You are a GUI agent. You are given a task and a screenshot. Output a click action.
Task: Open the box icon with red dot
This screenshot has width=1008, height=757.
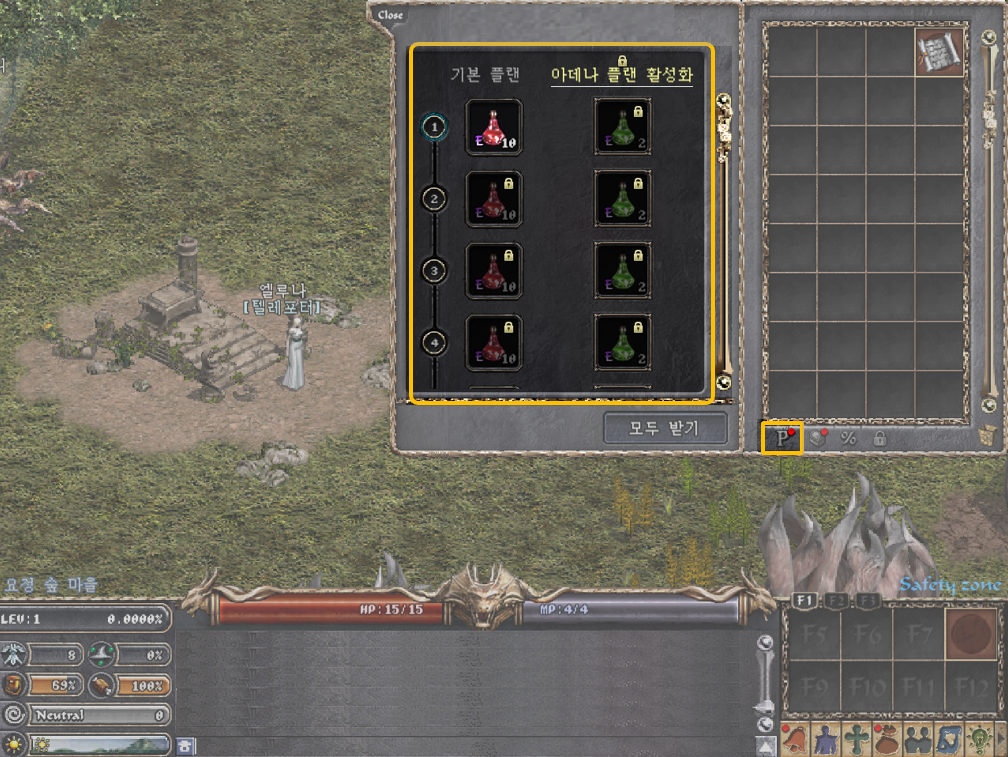tap(816, 438)
